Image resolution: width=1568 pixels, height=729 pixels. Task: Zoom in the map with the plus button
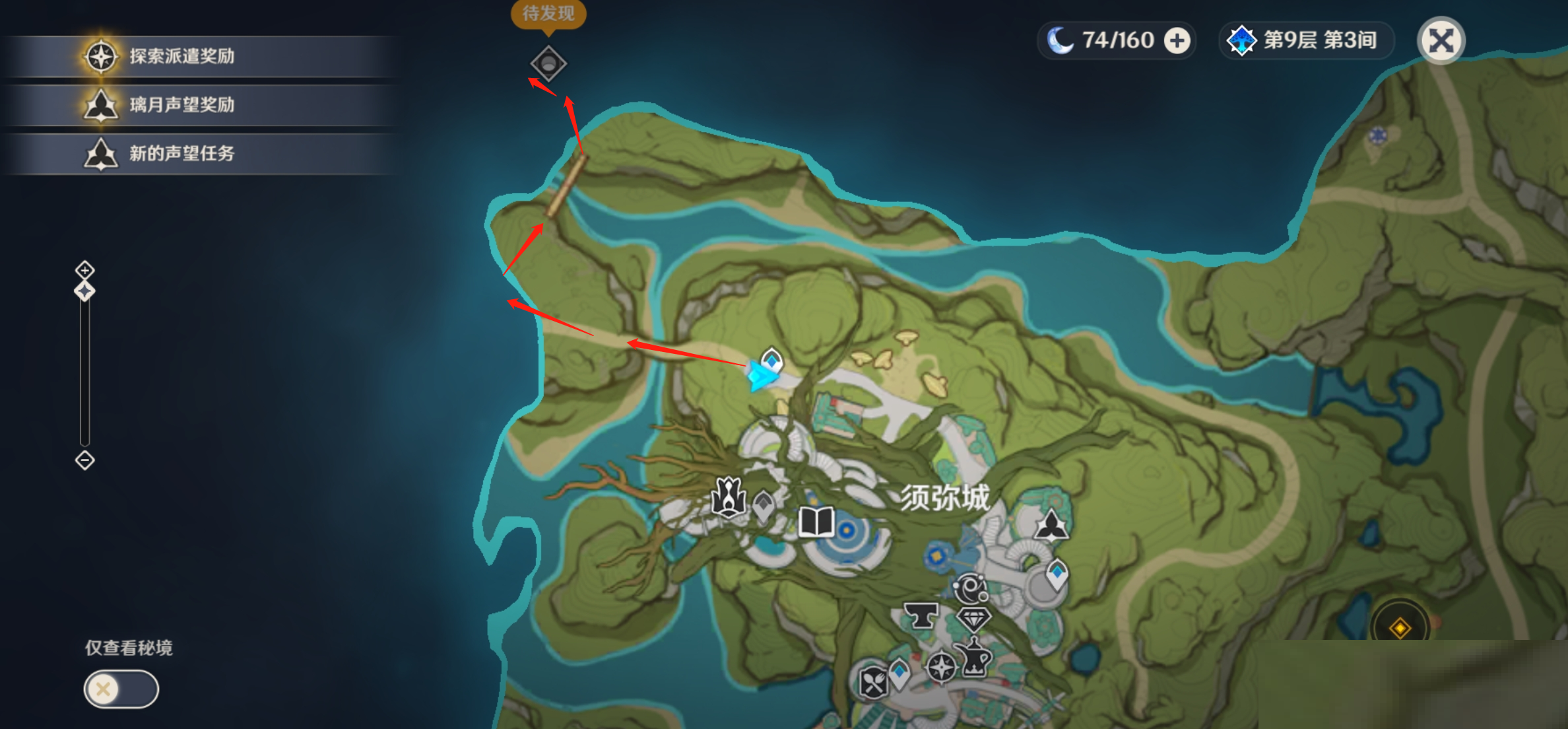(84, 269)
